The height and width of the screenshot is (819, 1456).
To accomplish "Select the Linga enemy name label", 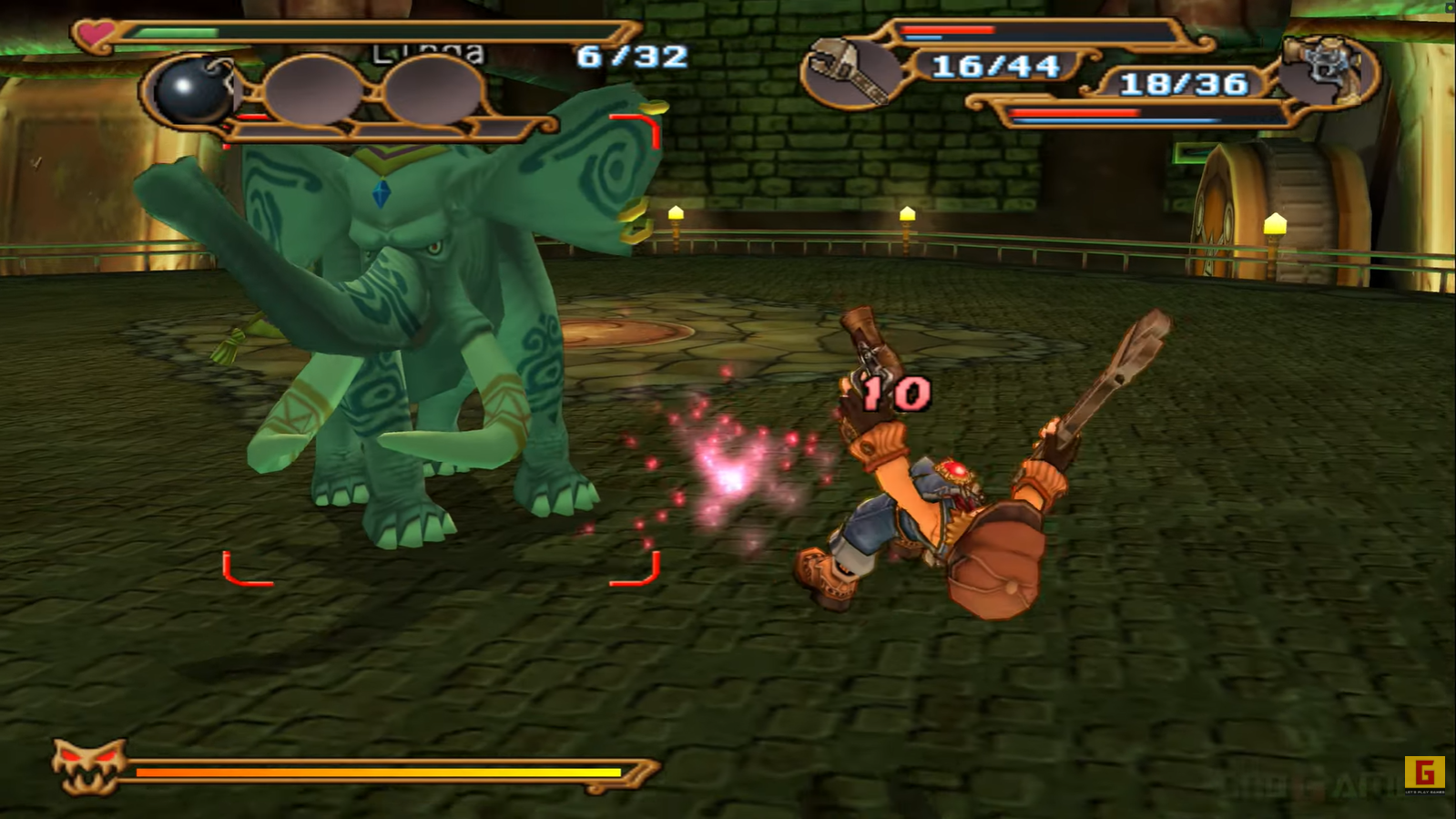I will click(x=428, y=53).
